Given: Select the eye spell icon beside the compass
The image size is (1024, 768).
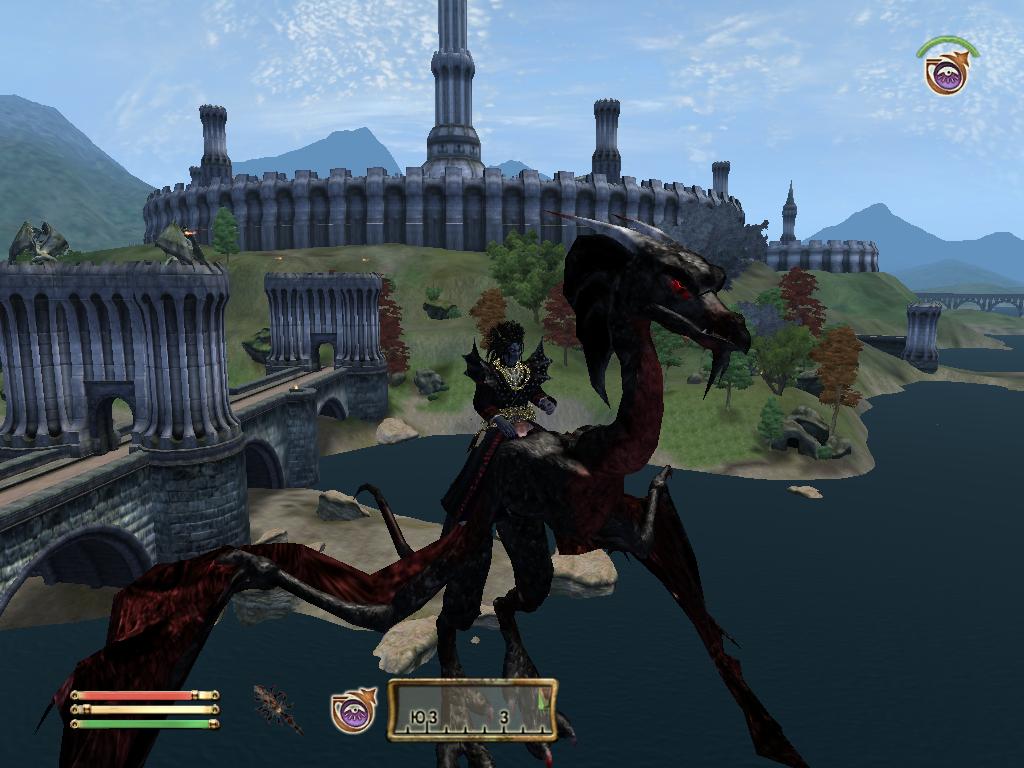Looking at the screenshot, I should click(x=352, y=710).
